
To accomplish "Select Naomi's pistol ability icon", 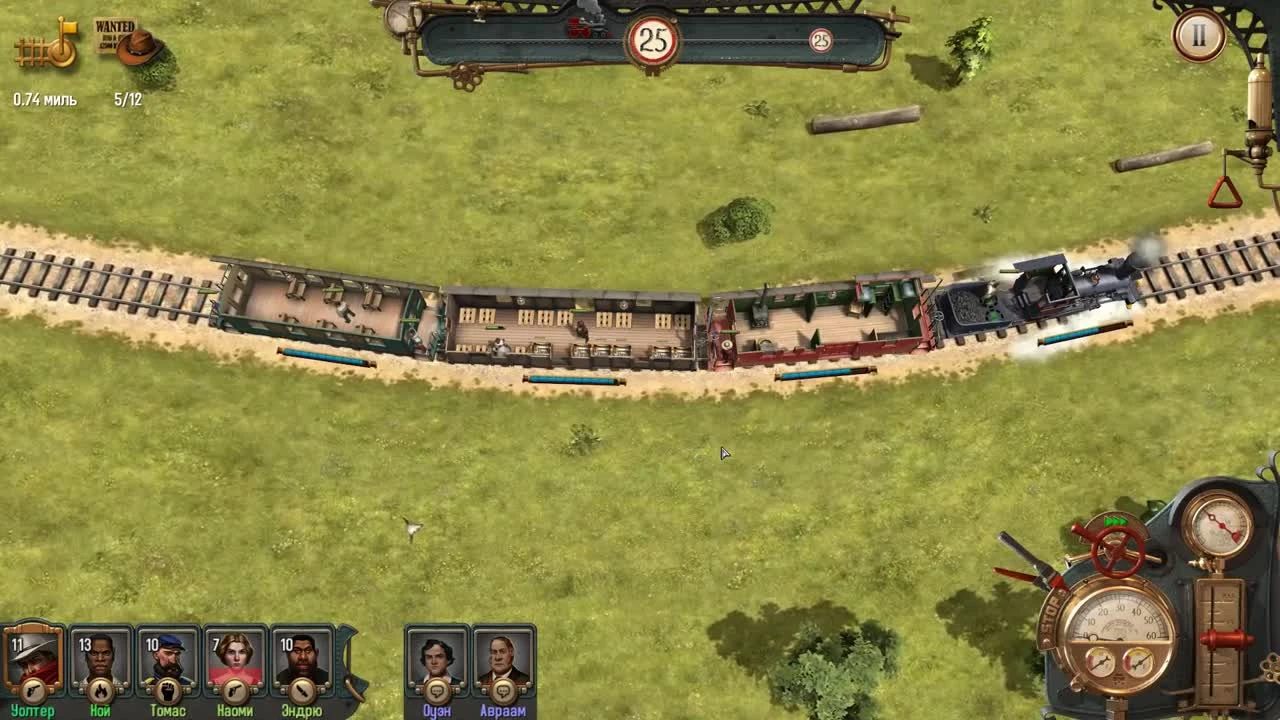I will tap(235, 690).
